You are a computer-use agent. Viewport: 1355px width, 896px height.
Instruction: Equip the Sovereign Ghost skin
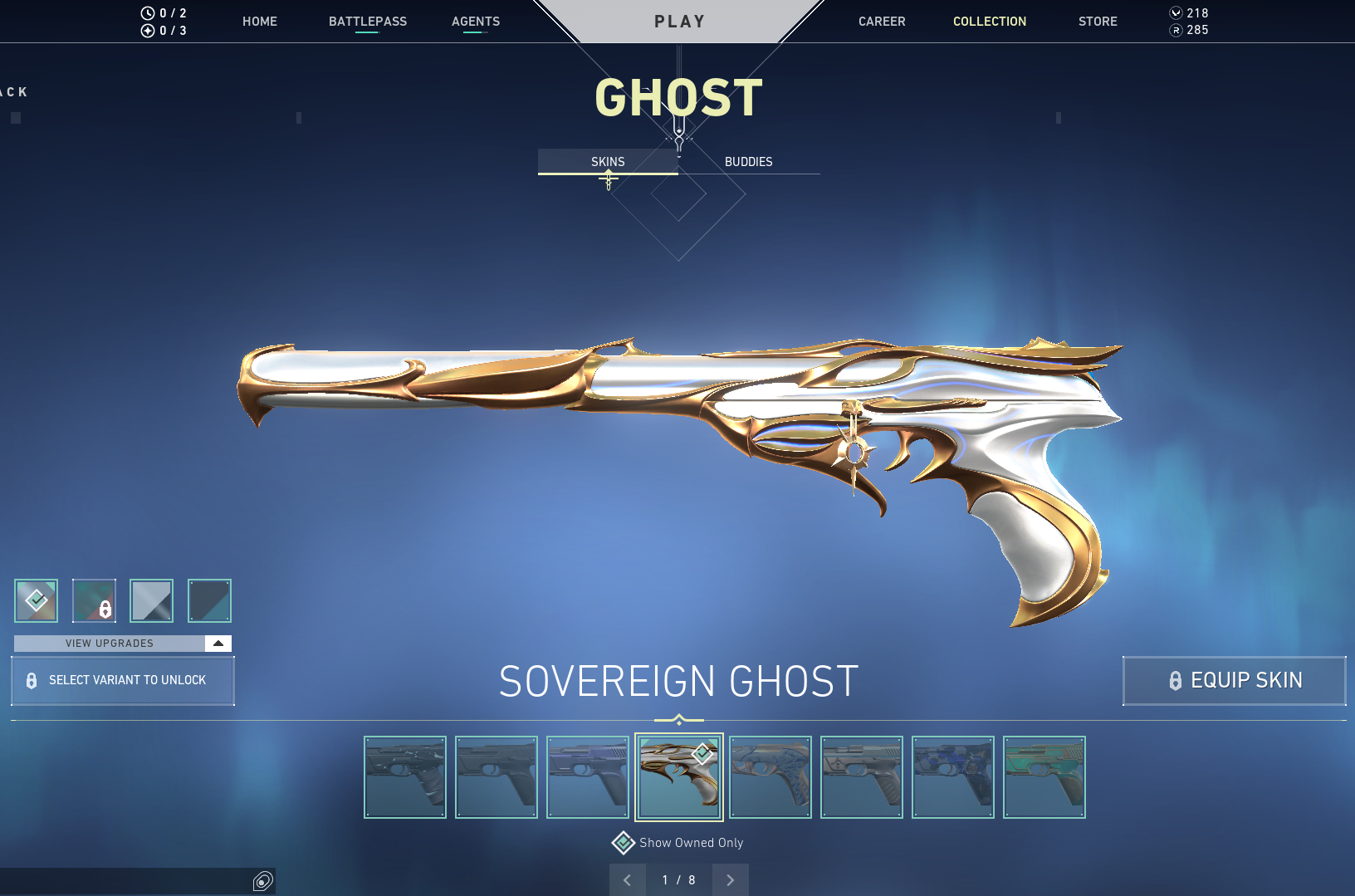1235,681
